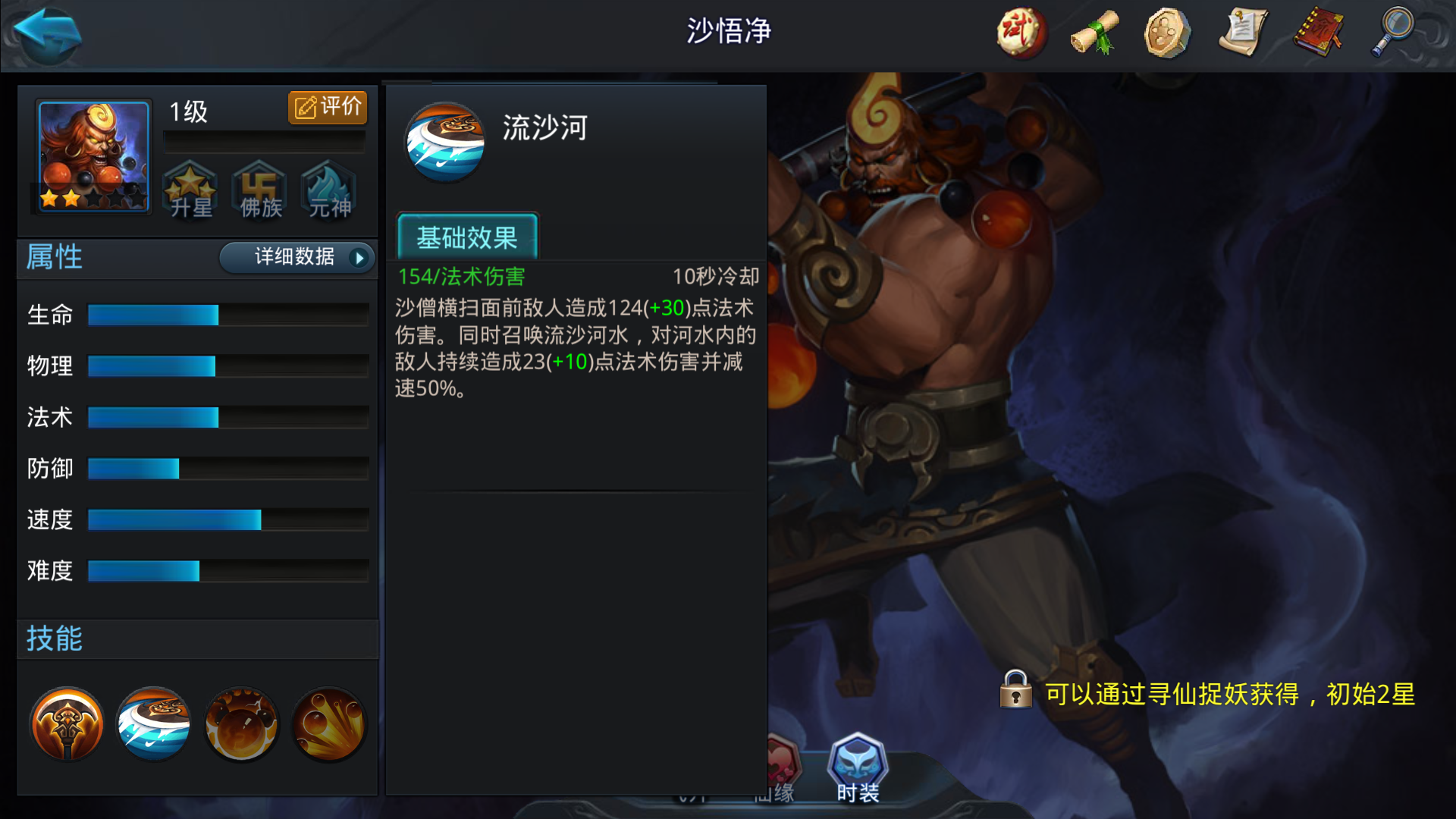Click the golden splash skill icon
1456x819 pixels.
328,724
